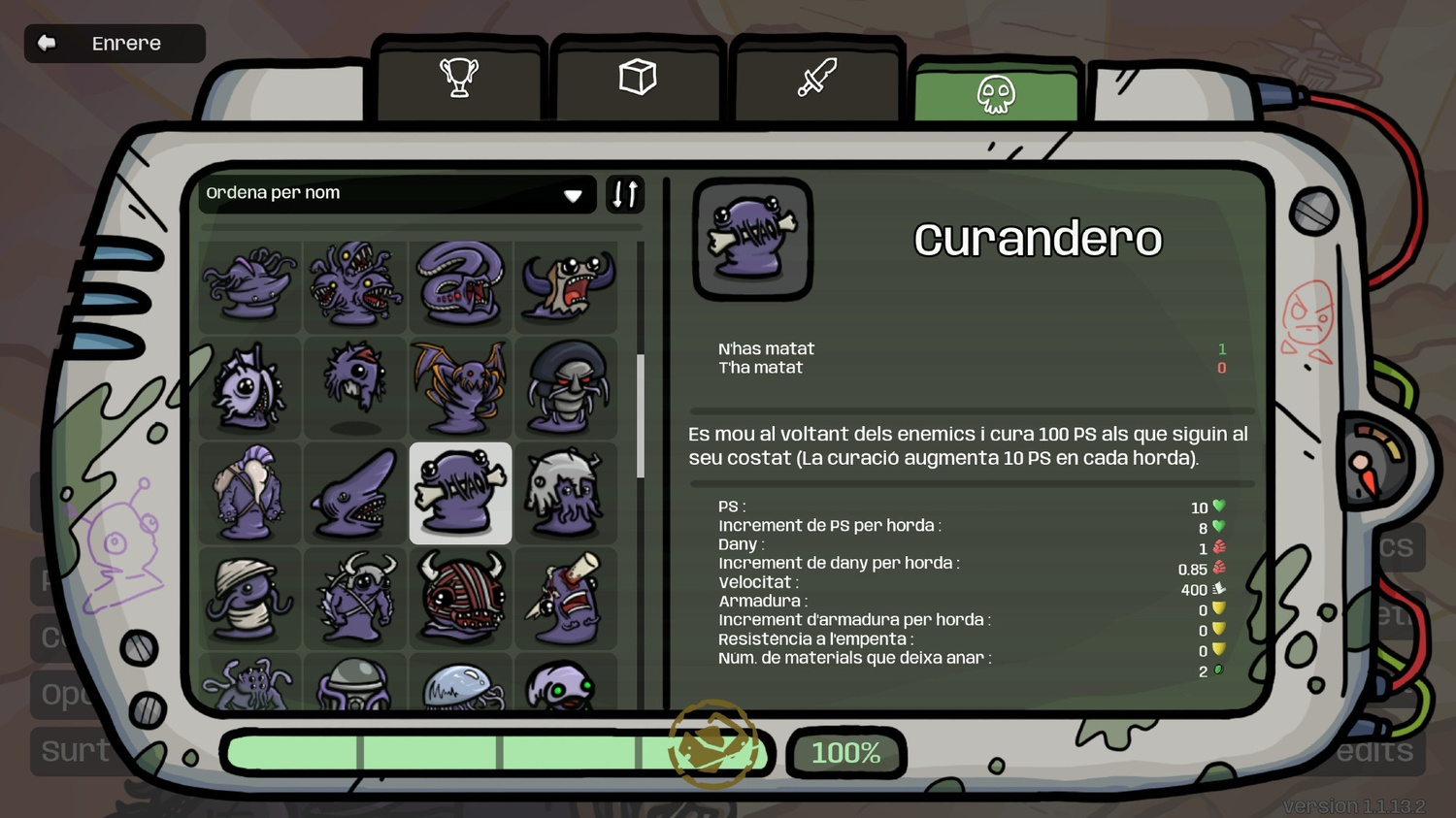The width and height of the screenshot is (1456, 818).
Task: Select the horned red-striped enemy tile
Action: pyautogui.click(x=460, y=598)
